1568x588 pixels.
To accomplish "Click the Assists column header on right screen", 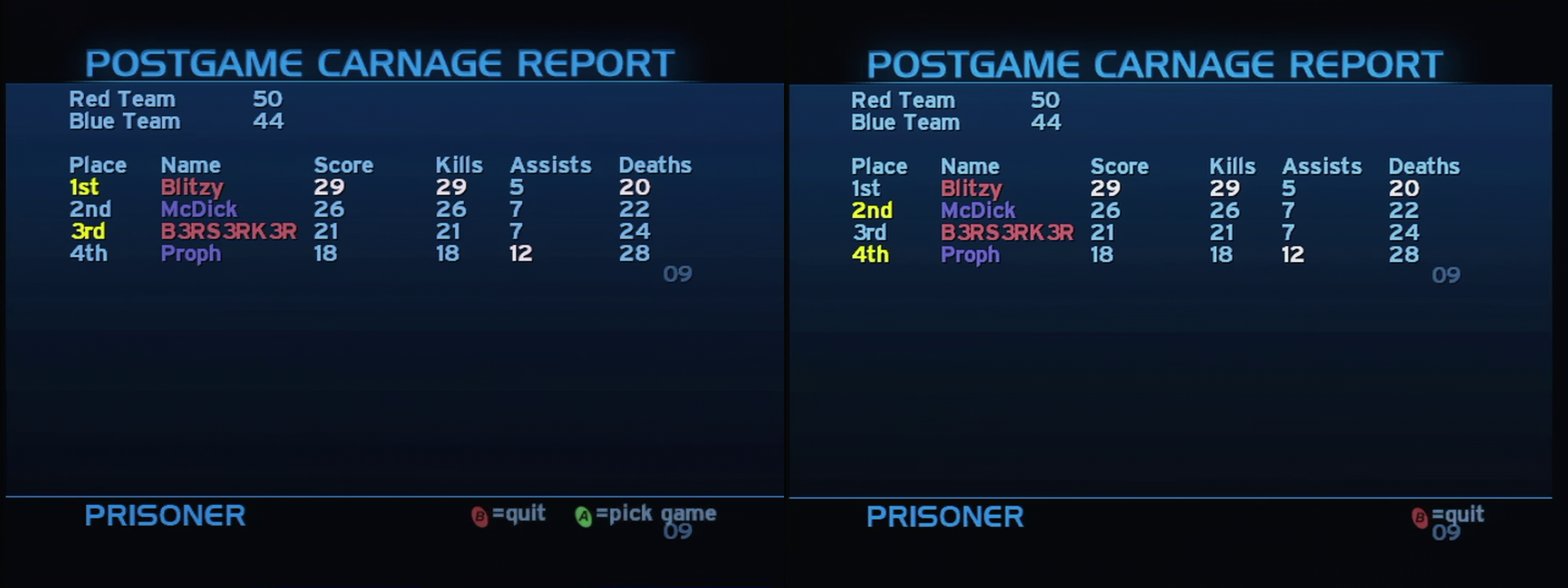I will (1322, 166).
